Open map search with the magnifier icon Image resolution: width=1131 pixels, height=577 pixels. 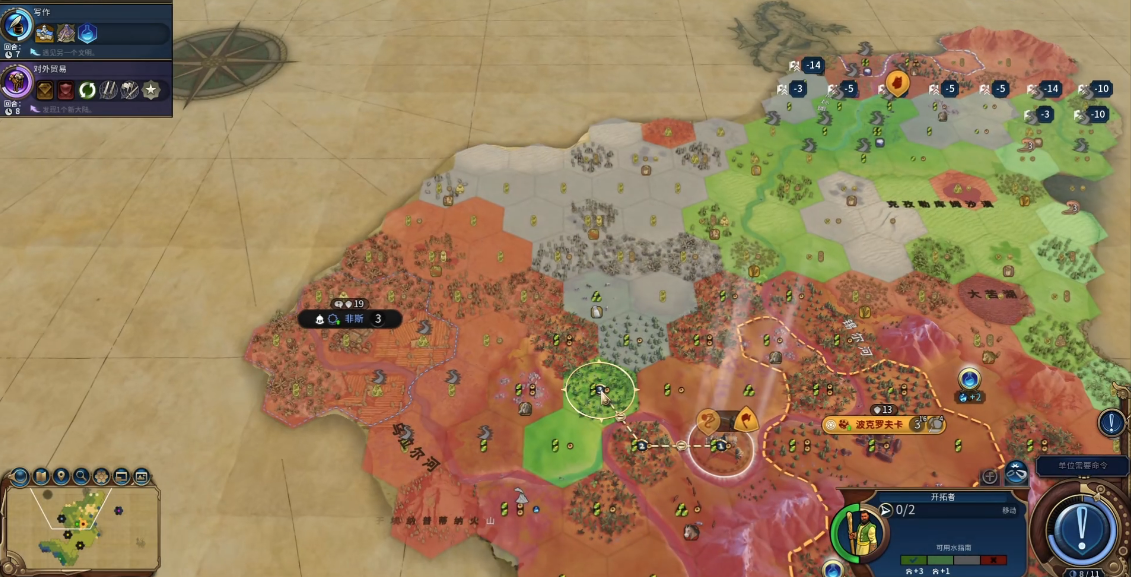click(81, 476)
